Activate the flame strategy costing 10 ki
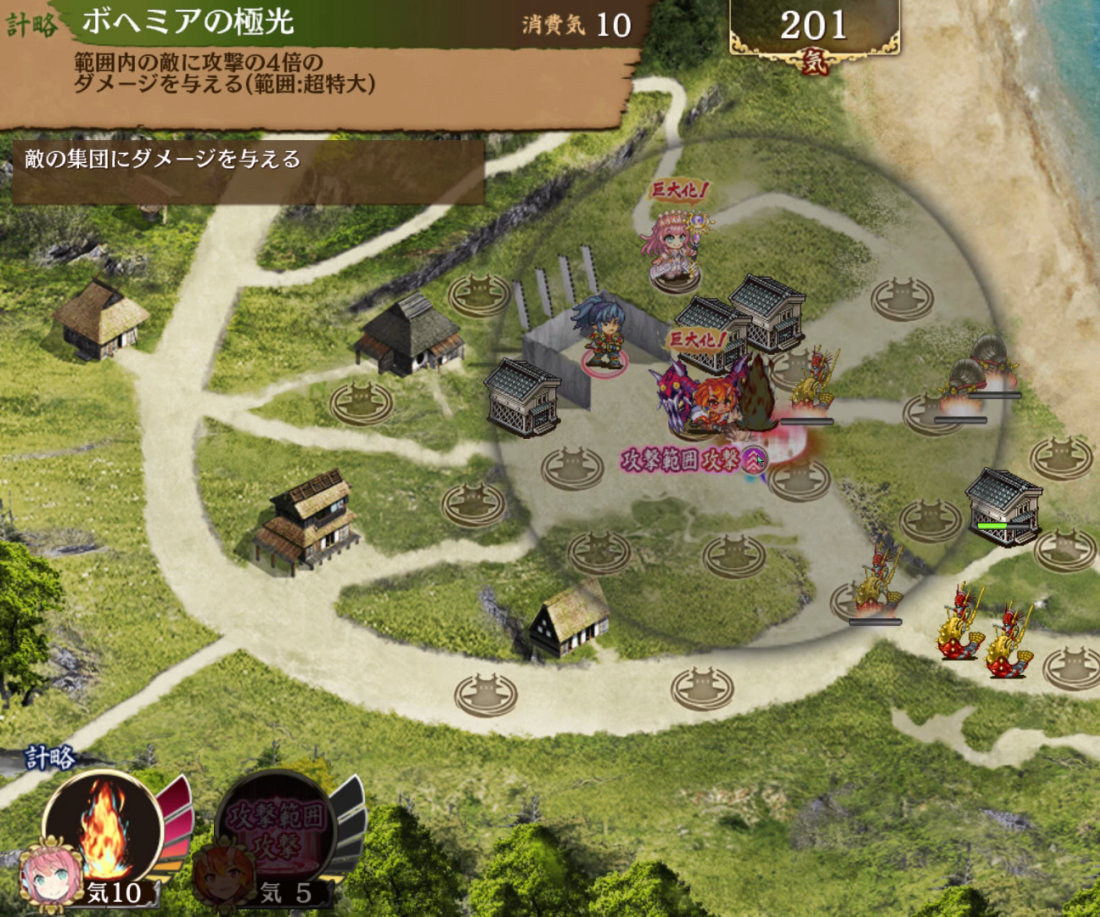 point(103,828)
